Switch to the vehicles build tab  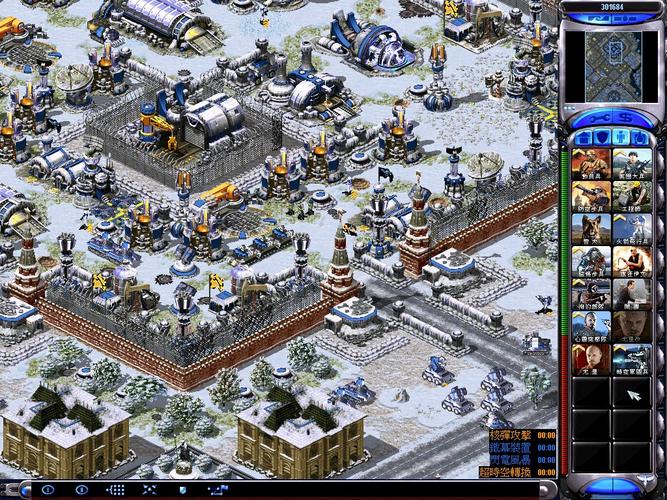click(x=639, y=138)
